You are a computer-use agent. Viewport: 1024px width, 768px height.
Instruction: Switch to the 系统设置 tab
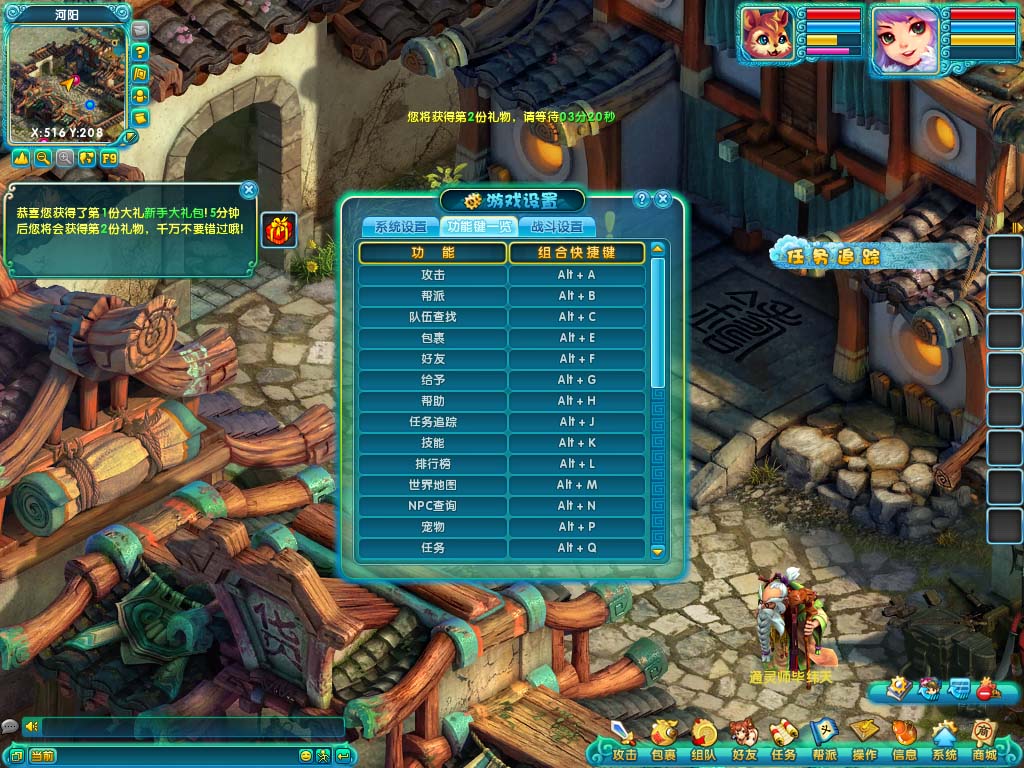tap(400, 227)
